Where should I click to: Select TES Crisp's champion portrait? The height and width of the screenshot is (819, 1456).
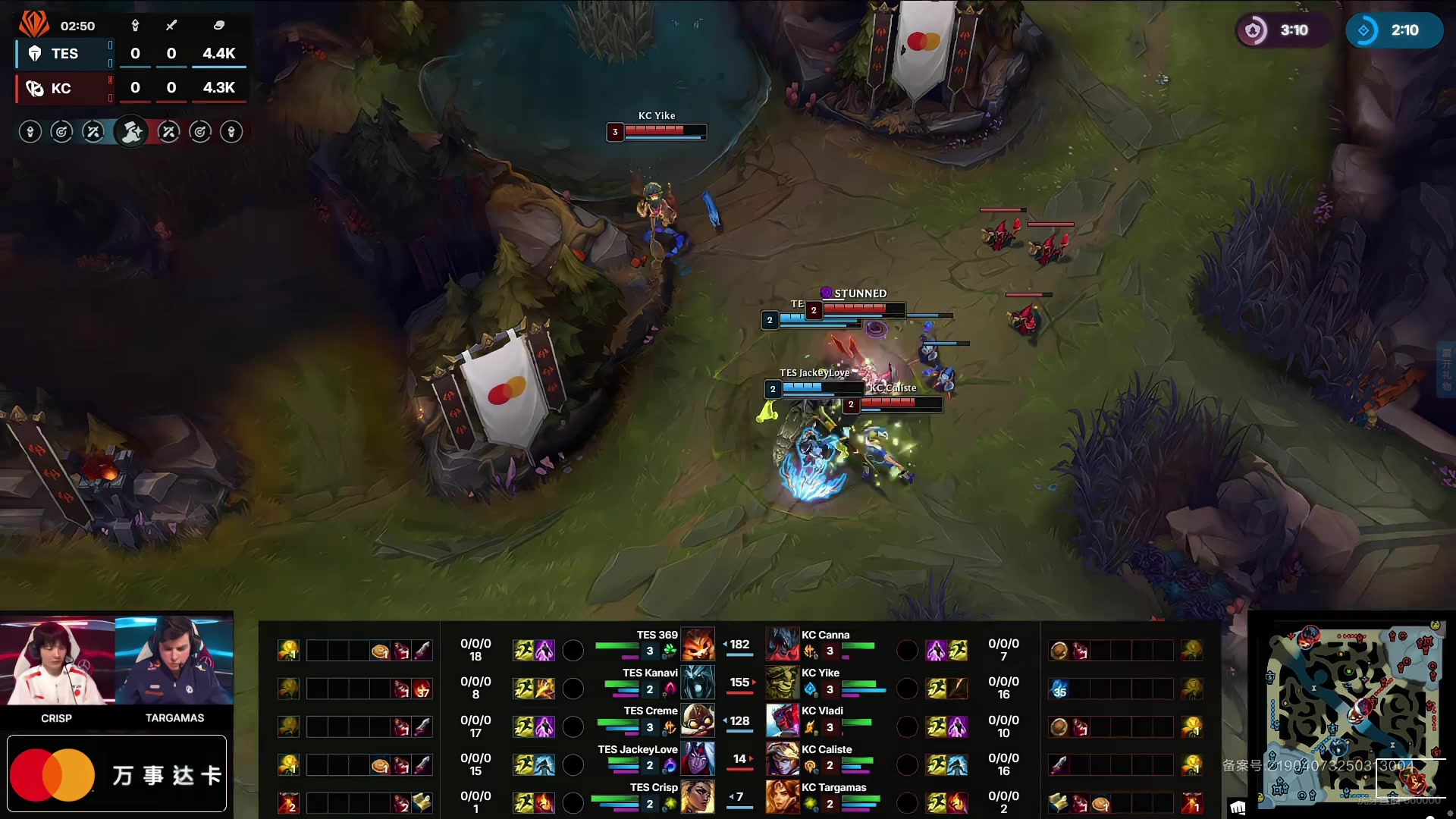click(698, 796)
